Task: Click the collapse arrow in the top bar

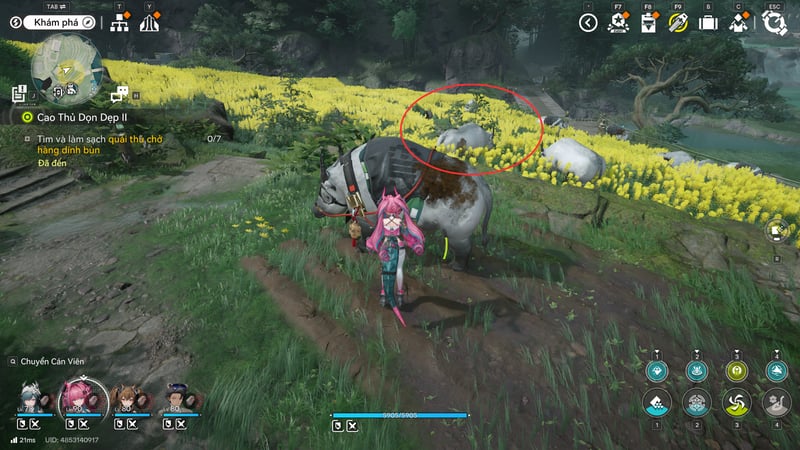Action: pos(589,22)
